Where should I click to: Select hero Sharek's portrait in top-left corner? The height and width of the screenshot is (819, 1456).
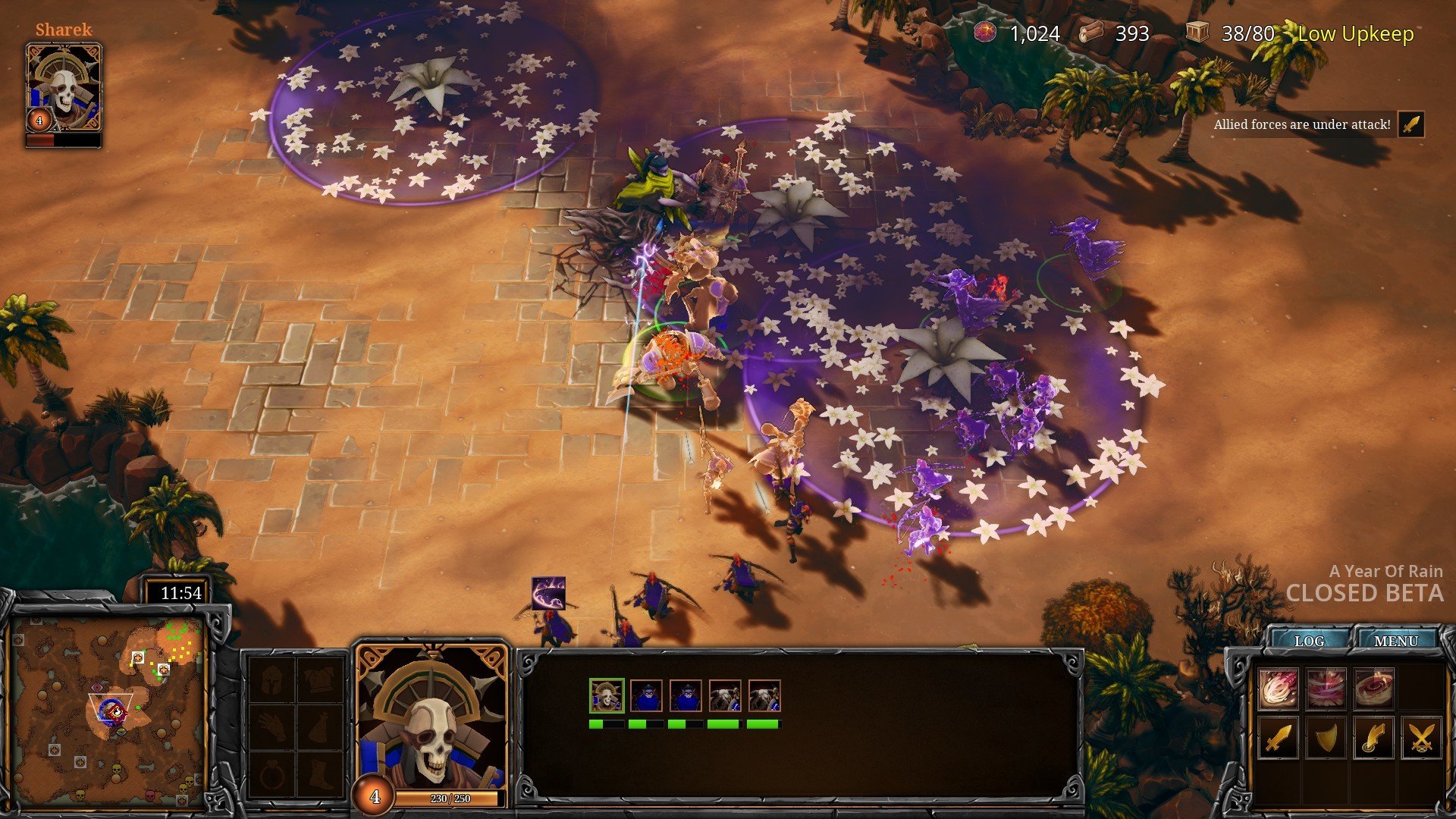[x=64, y=89]
